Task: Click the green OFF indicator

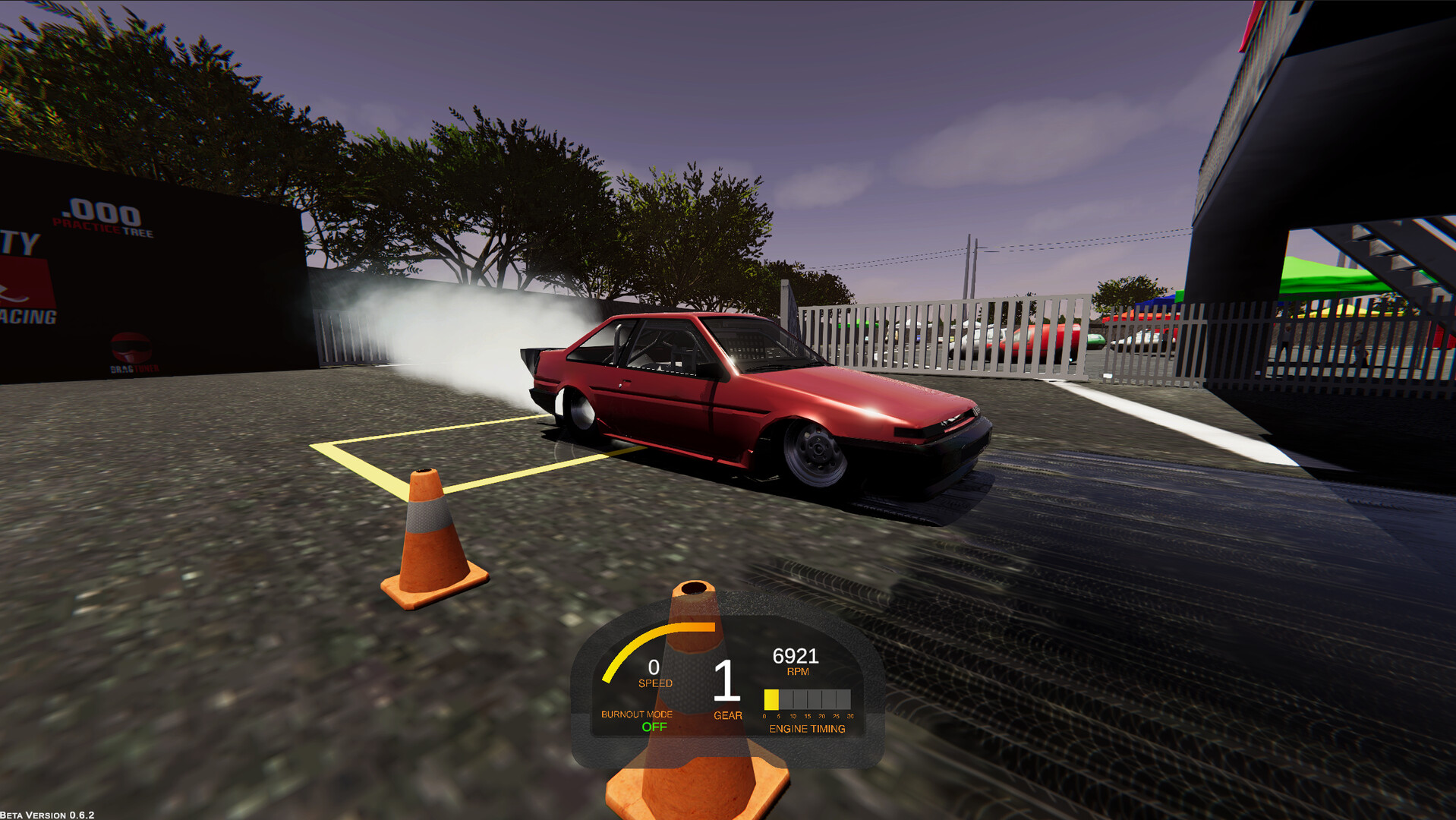Action: click(654, 727)
